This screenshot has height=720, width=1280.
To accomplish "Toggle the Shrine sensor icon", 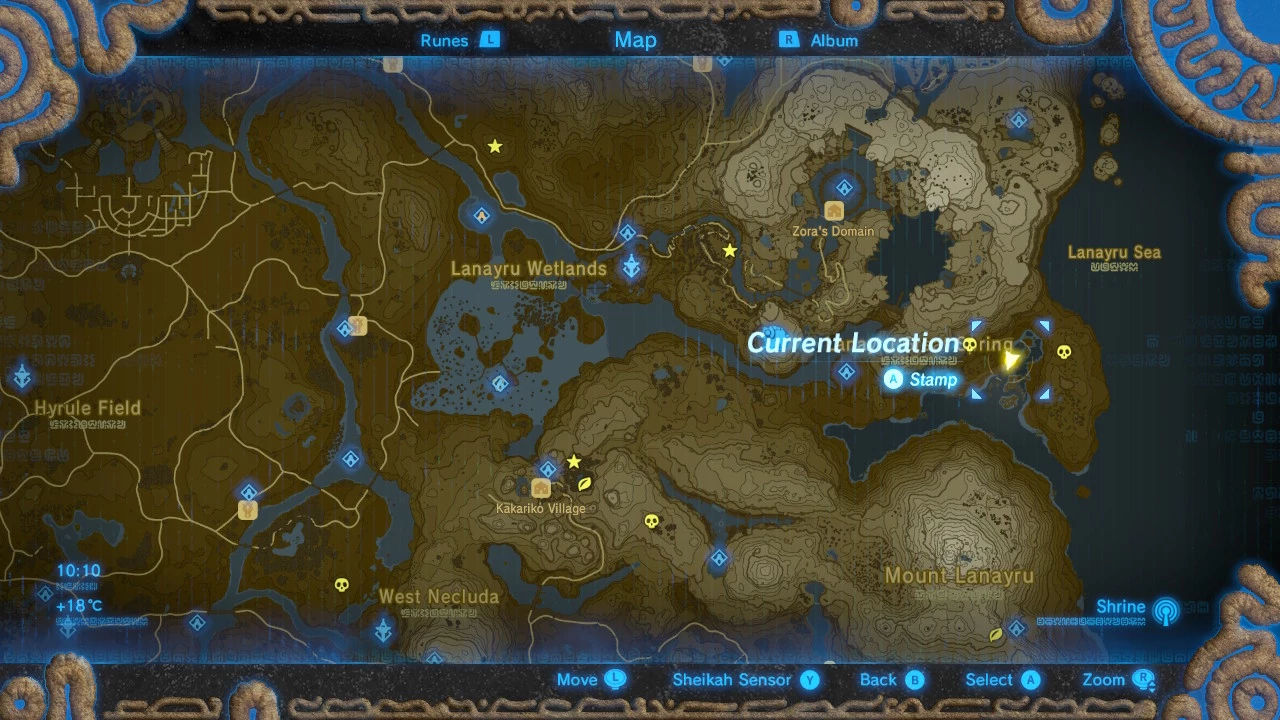I will point(1165,608).
